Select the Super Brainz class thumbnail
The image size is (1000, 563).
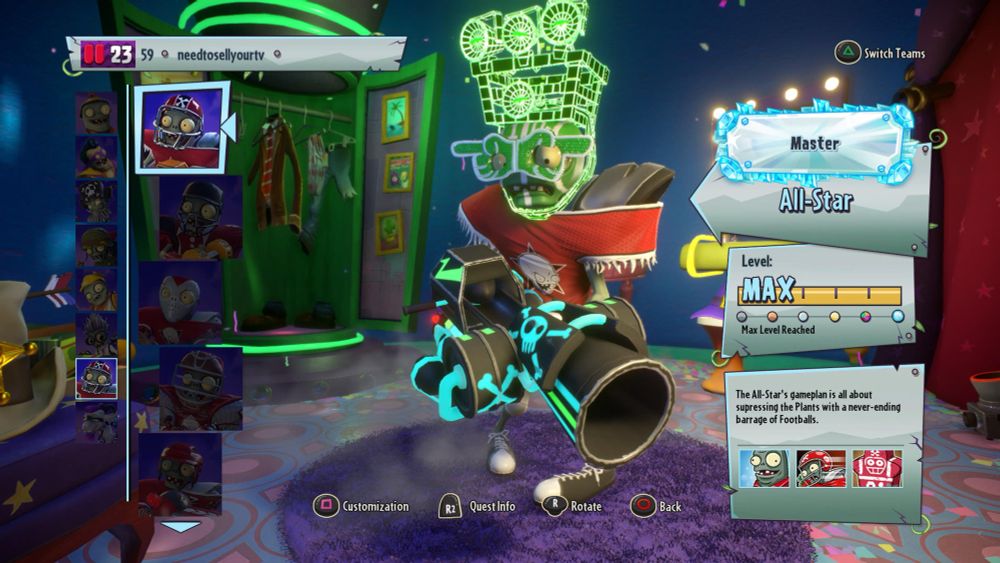96,156
